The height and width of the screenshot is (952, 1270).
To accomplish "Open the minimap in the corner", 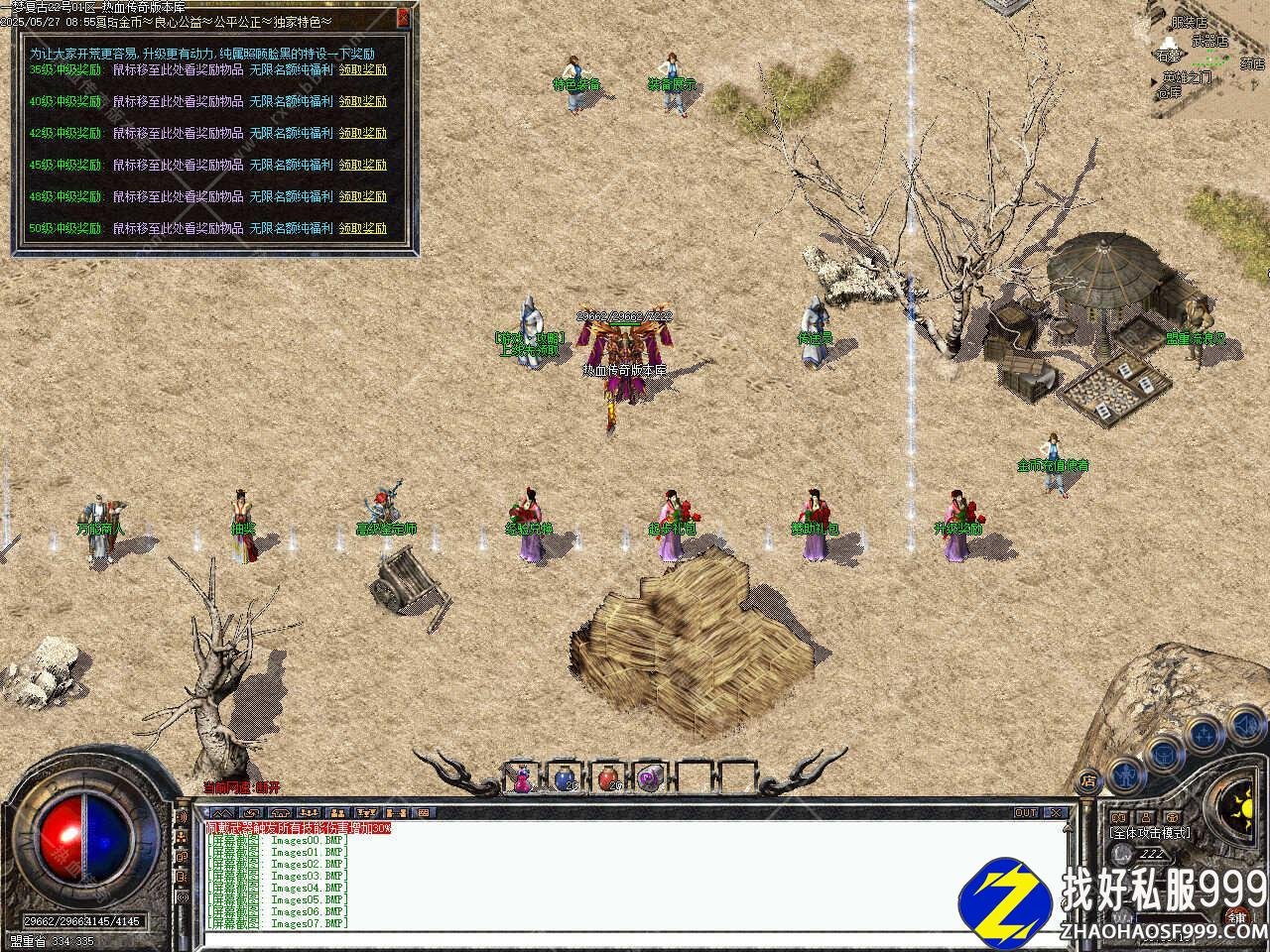I will tap(1206, 50).
